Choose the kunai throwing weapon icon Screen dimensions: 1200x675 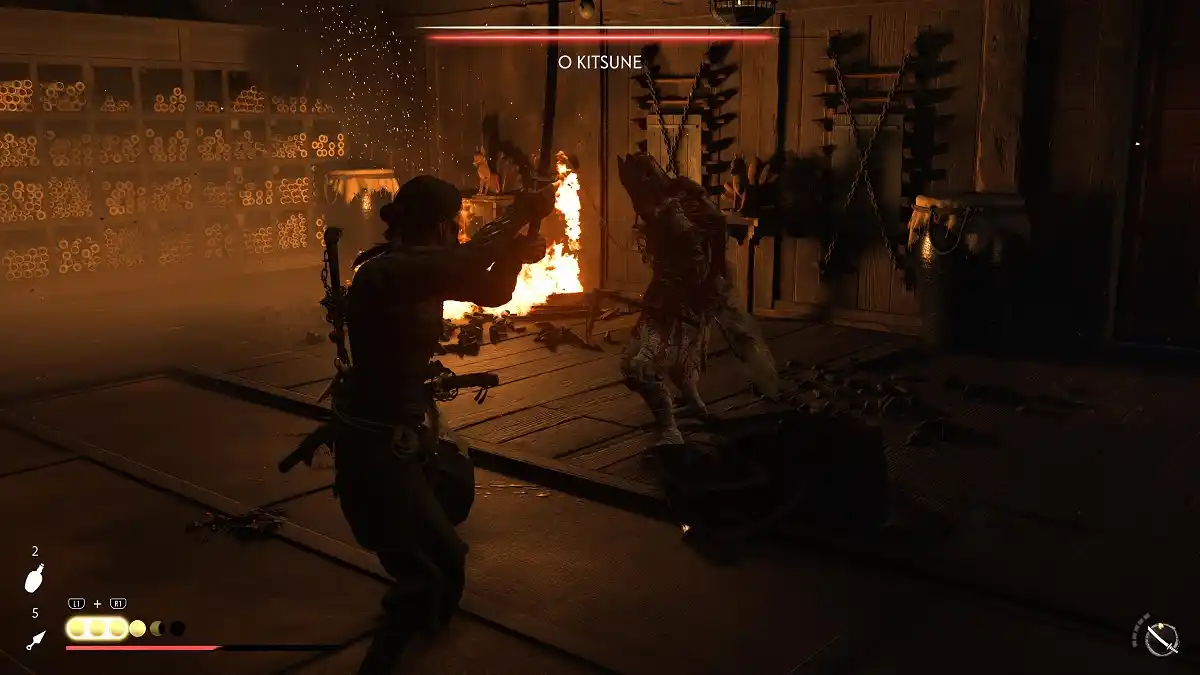point(35,638)
